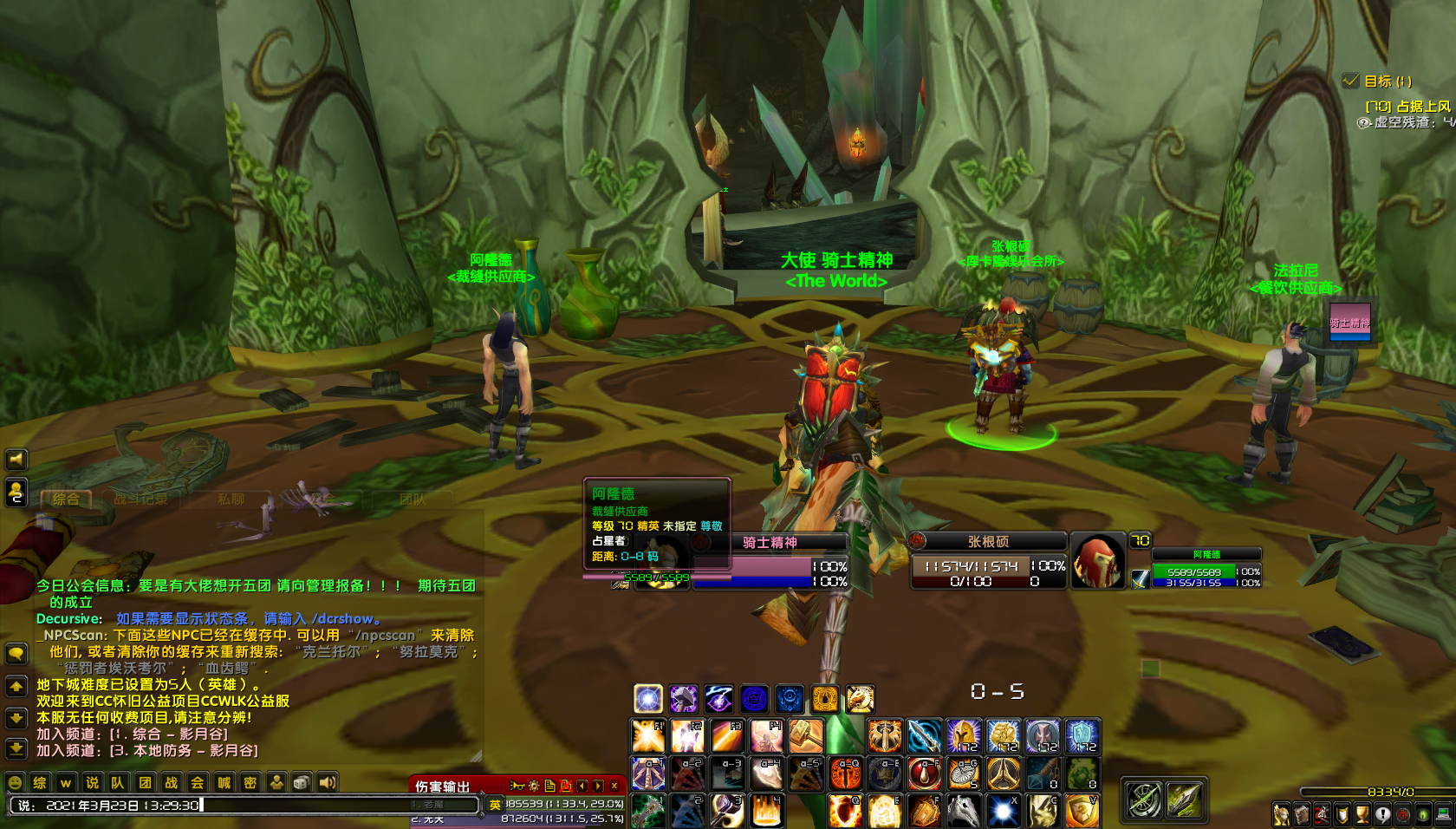Click the chat input box
Screen dimensions: 1456x829
point(243,806)
